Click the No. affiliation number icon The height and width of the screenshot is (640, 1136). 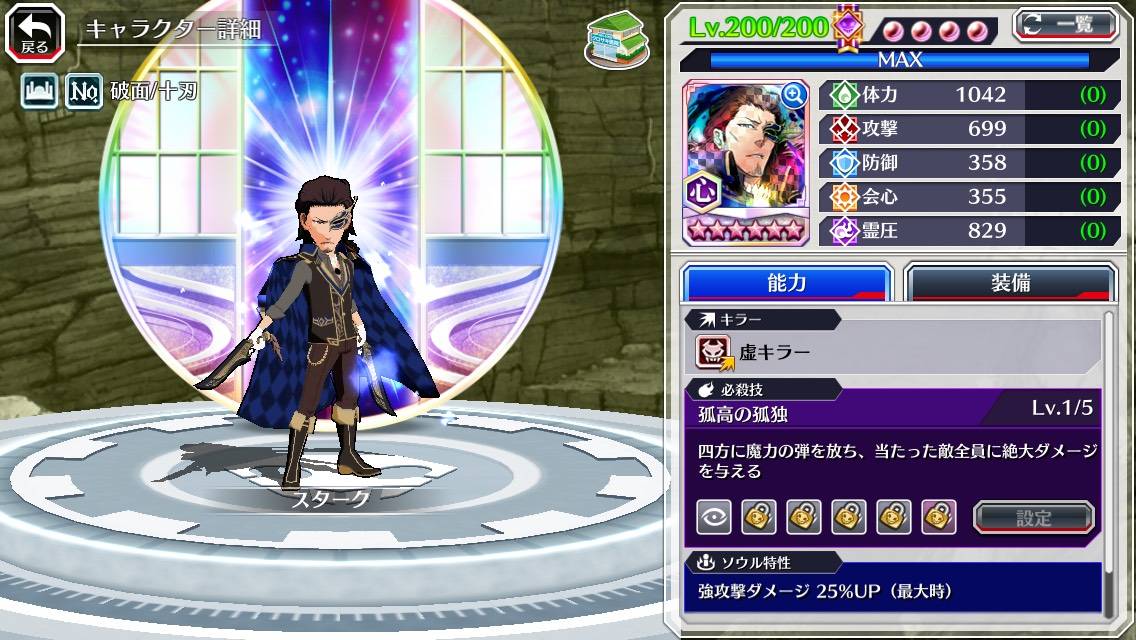85,92
